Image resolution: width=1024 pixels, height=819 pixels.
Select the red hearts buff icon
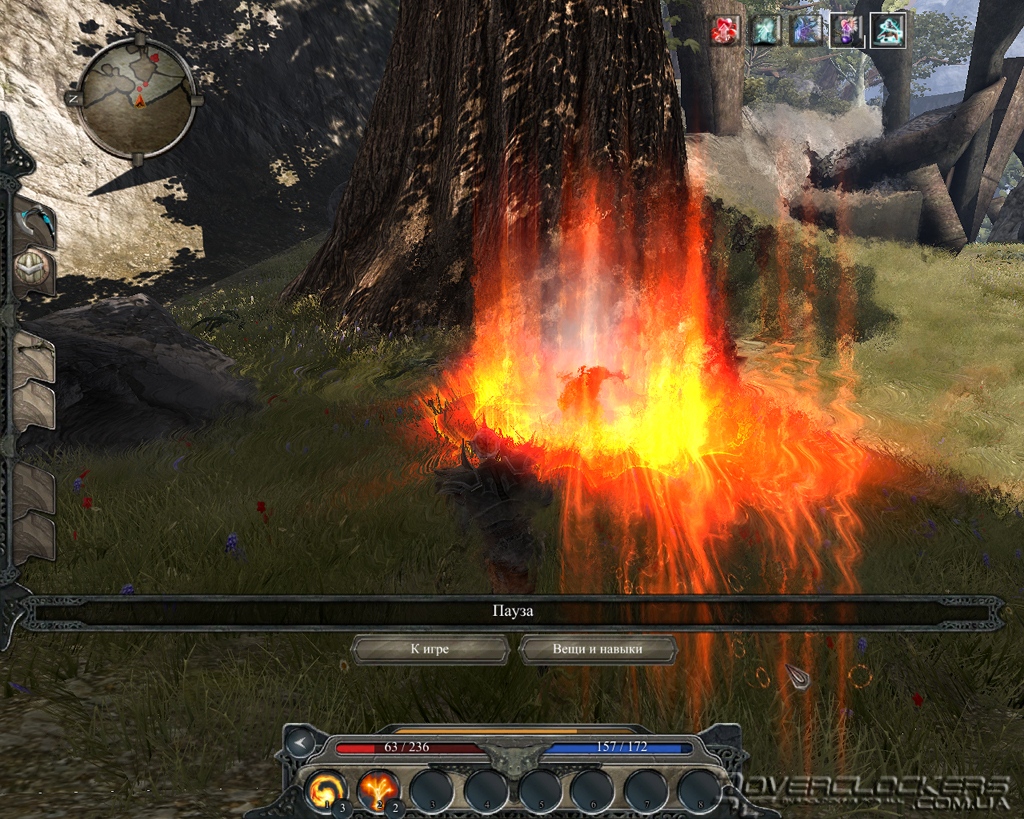[x=725, y=31]
